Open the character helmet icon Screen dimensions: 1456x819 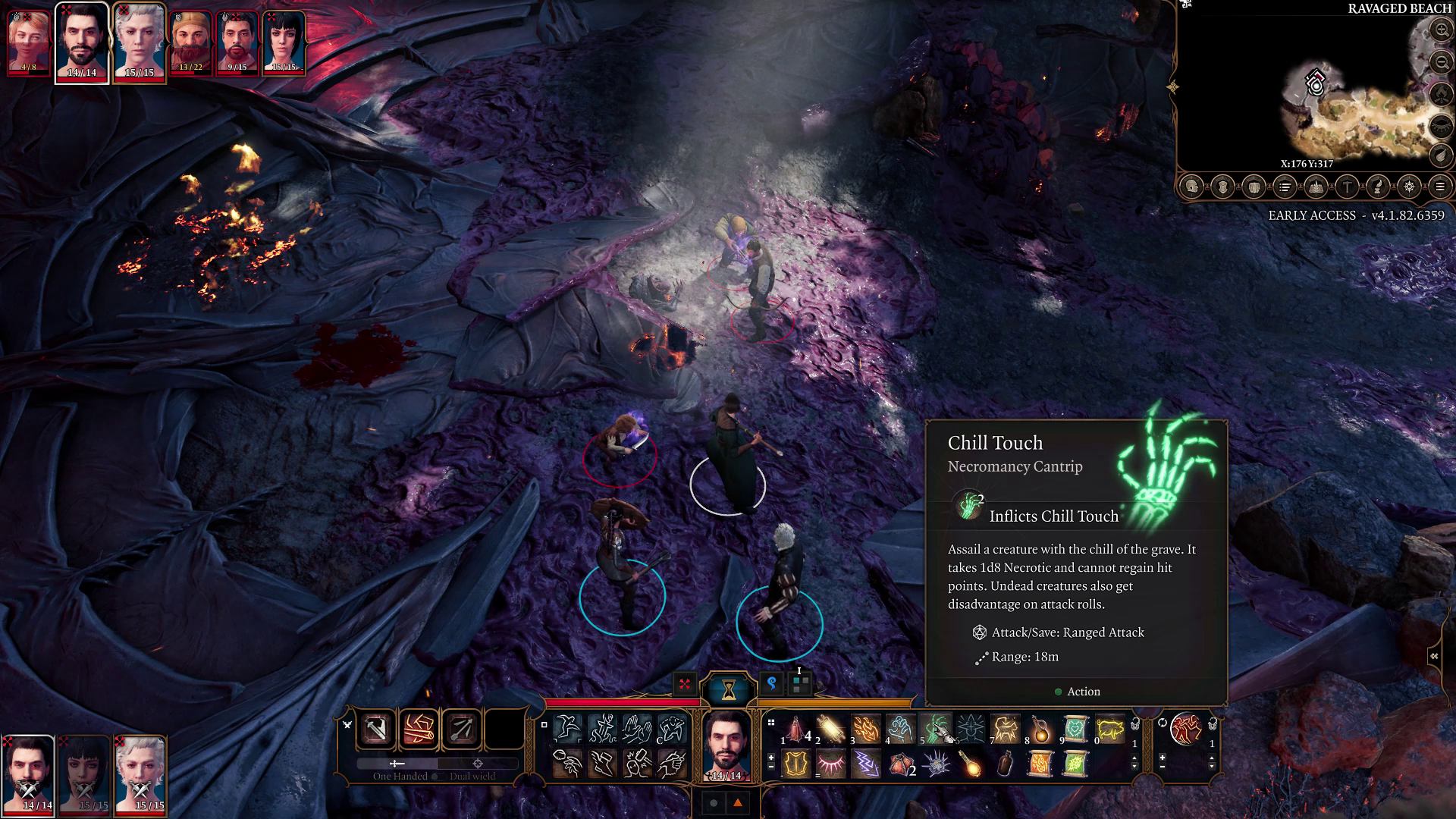pos(1192,187)
